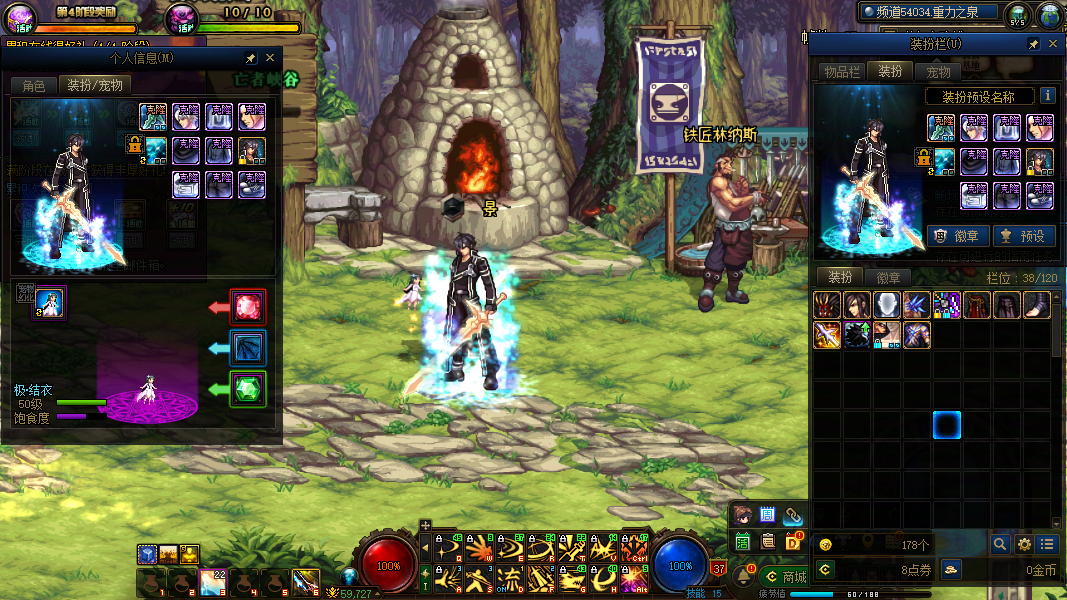
Task: Open the notification bell with red alert
Action: pos(743,576)
